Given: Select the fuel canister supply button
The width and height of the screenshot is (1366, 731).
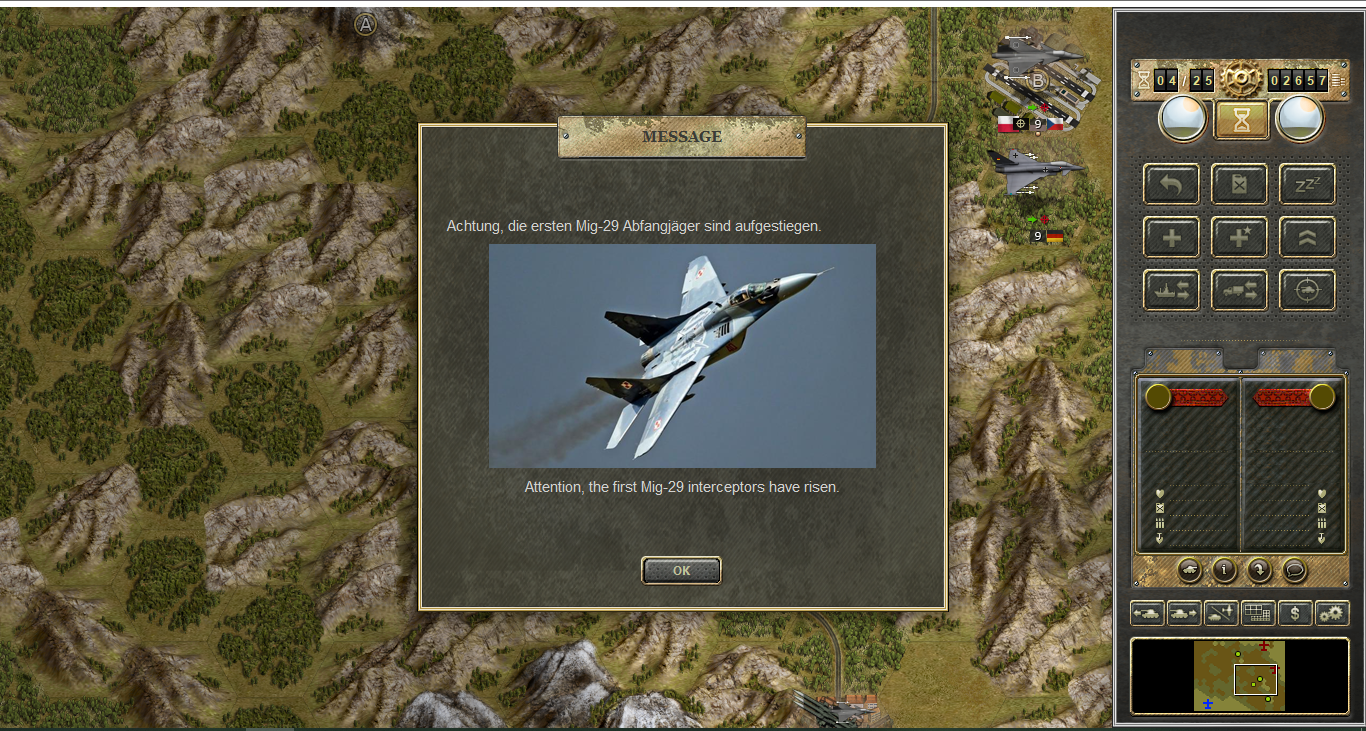Looking at the screenshot, I should [1239, 185].
